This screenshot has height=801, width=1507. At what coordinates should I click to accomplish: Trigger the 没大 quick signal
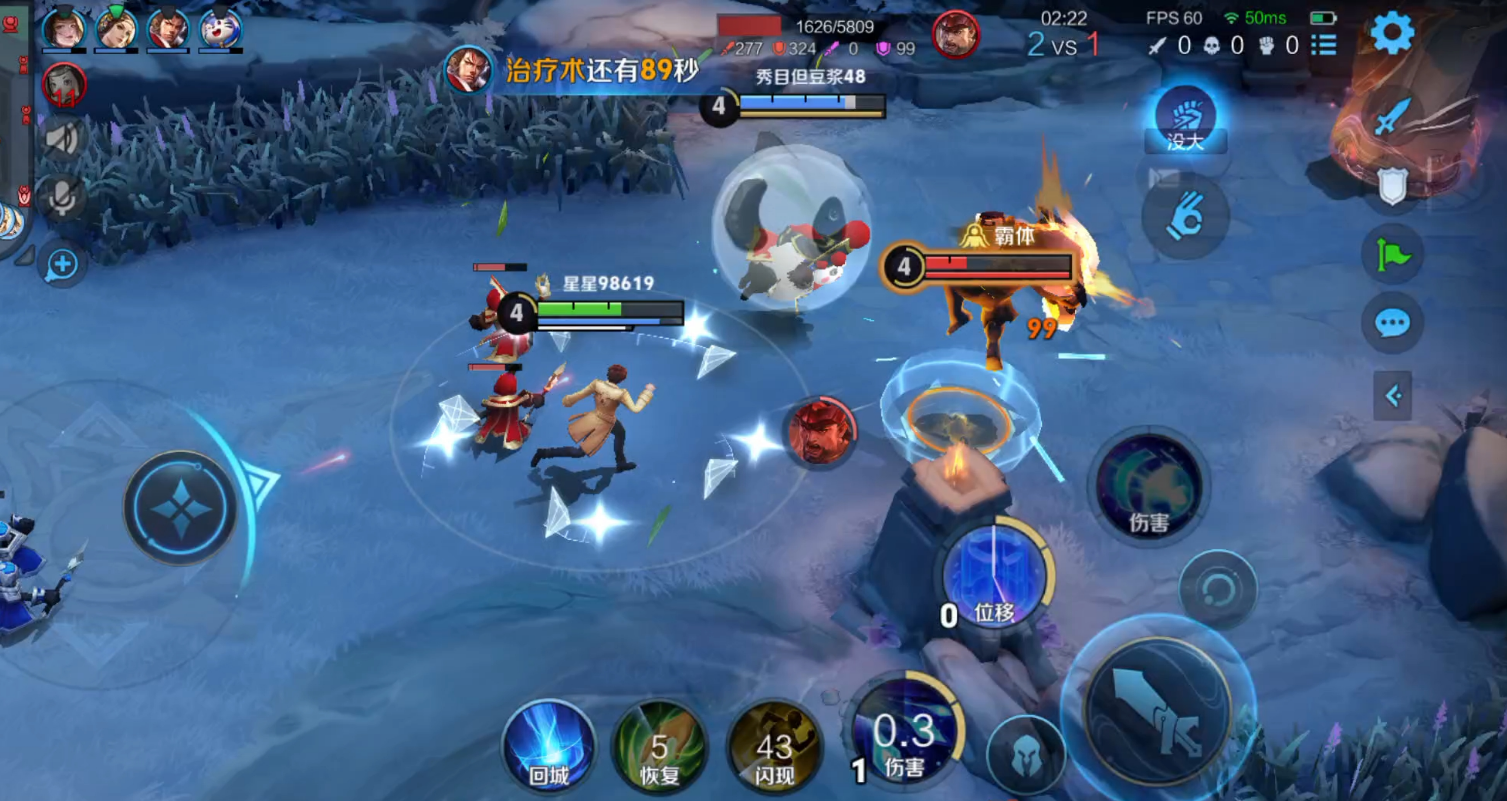click(x=1185, y=119)
